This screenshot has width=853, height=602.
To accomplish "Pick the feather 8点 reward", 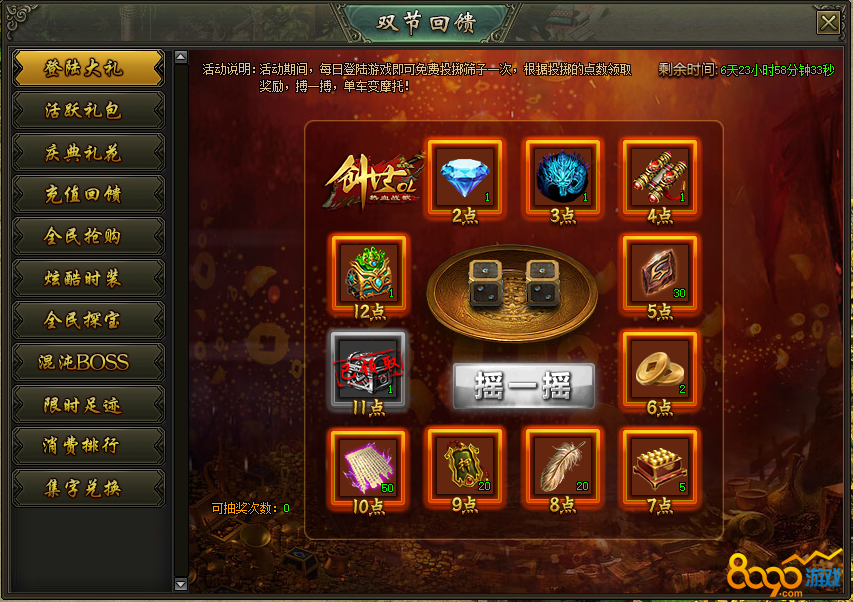I will point(561,466).
